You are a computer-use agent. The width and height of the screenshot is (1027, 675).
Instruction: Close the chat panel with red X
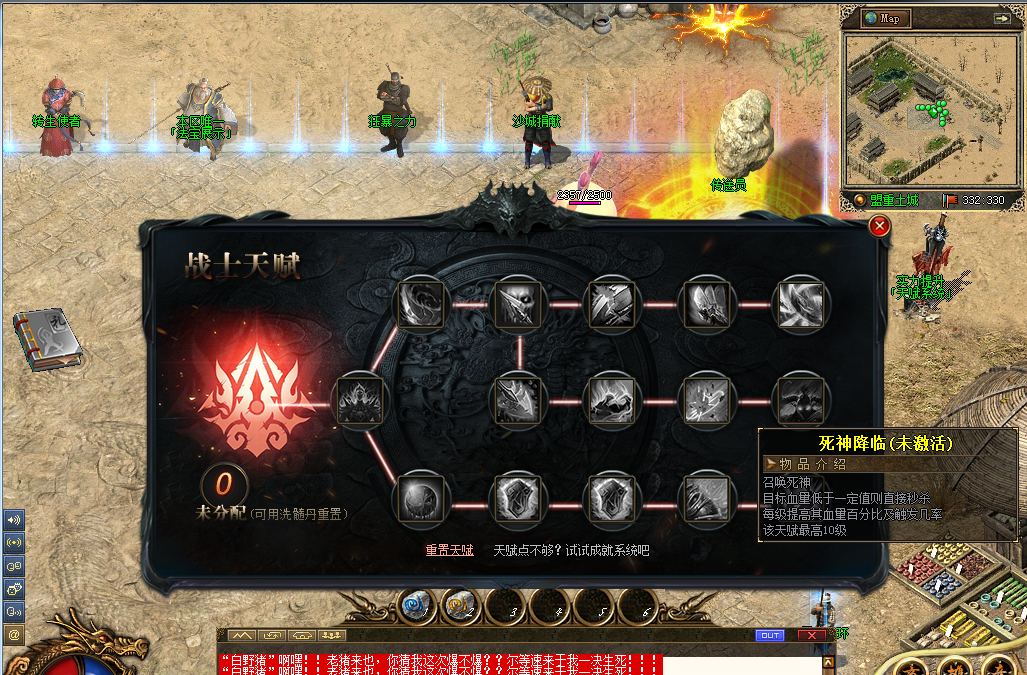coord(812,635)
